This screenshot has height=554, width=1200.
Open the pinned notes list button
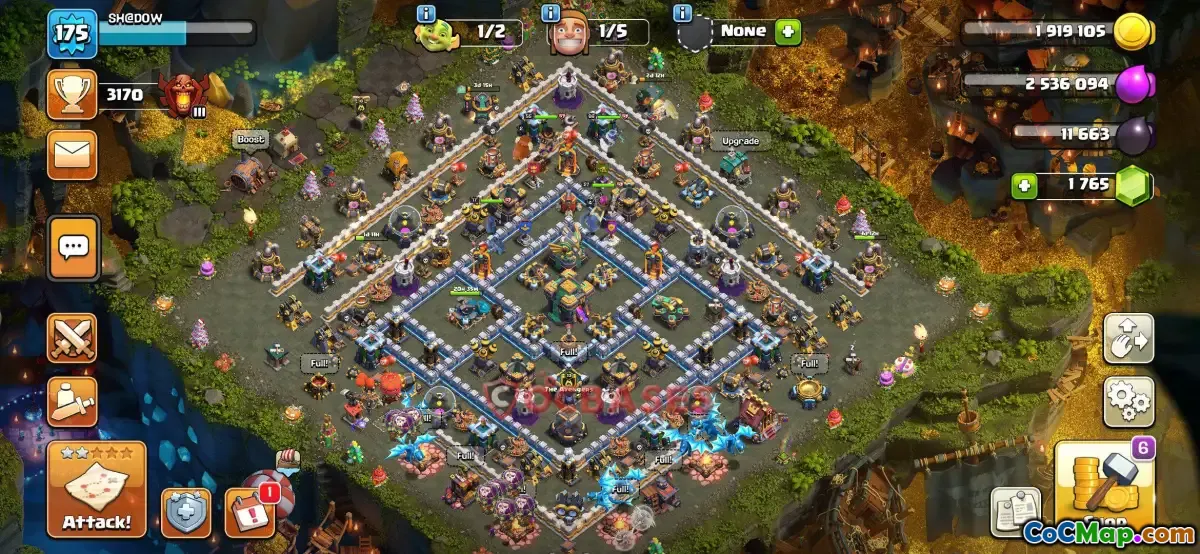[1016, 512]
